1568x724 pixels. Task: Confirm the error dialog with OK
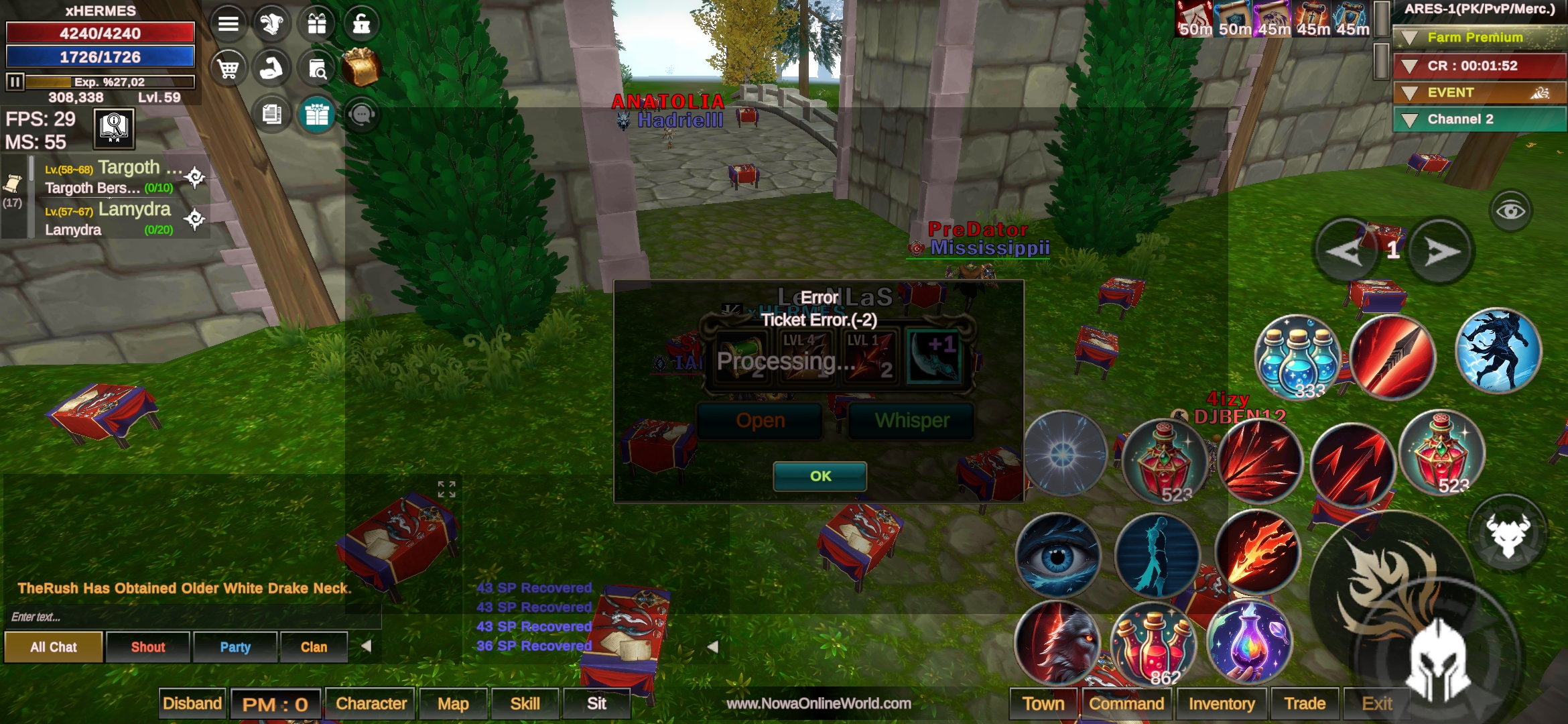(x=820, y=476)
